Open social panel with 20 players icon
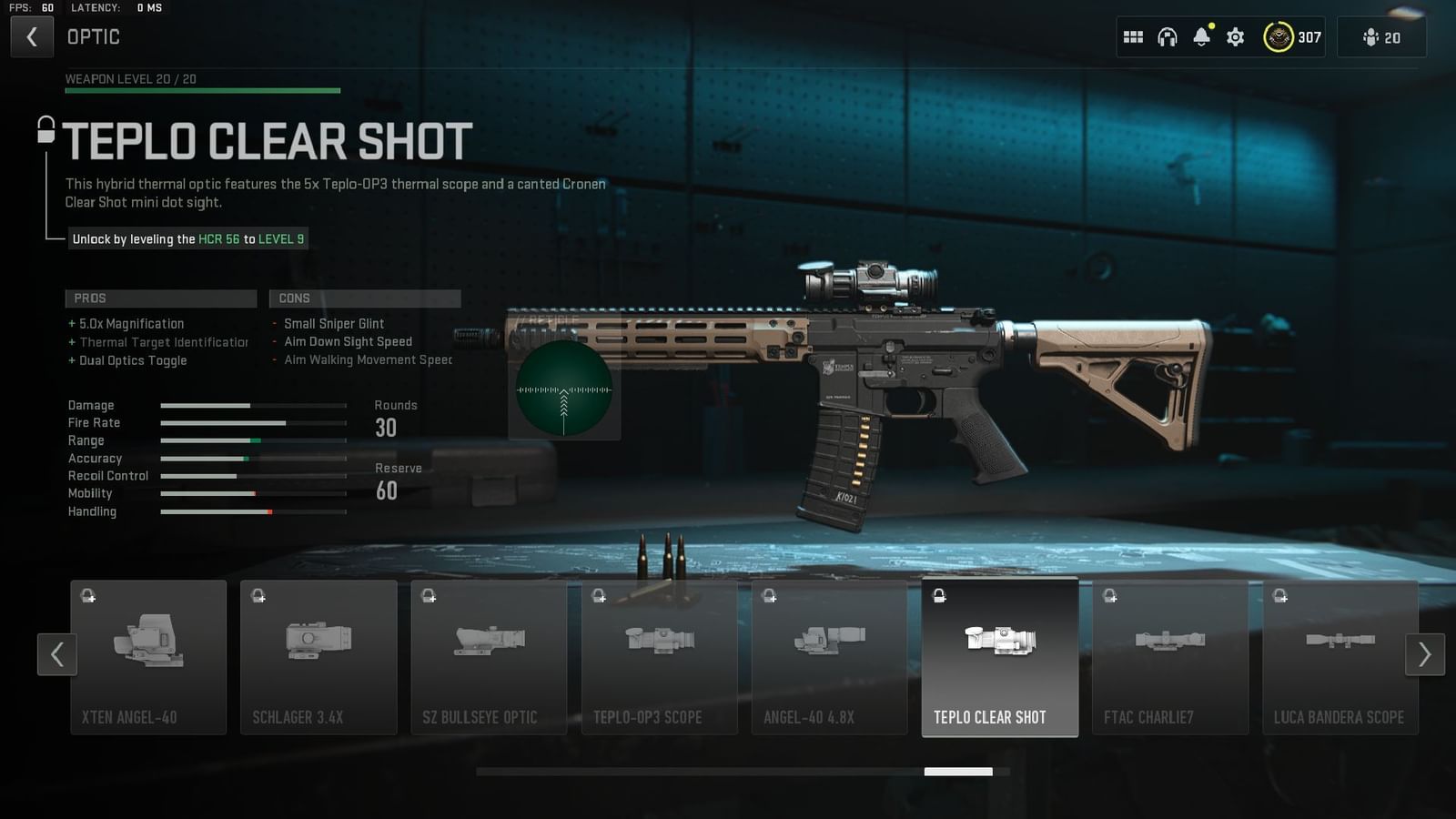Viewport: 1456px width, 819px height. tap(1381, 36)
